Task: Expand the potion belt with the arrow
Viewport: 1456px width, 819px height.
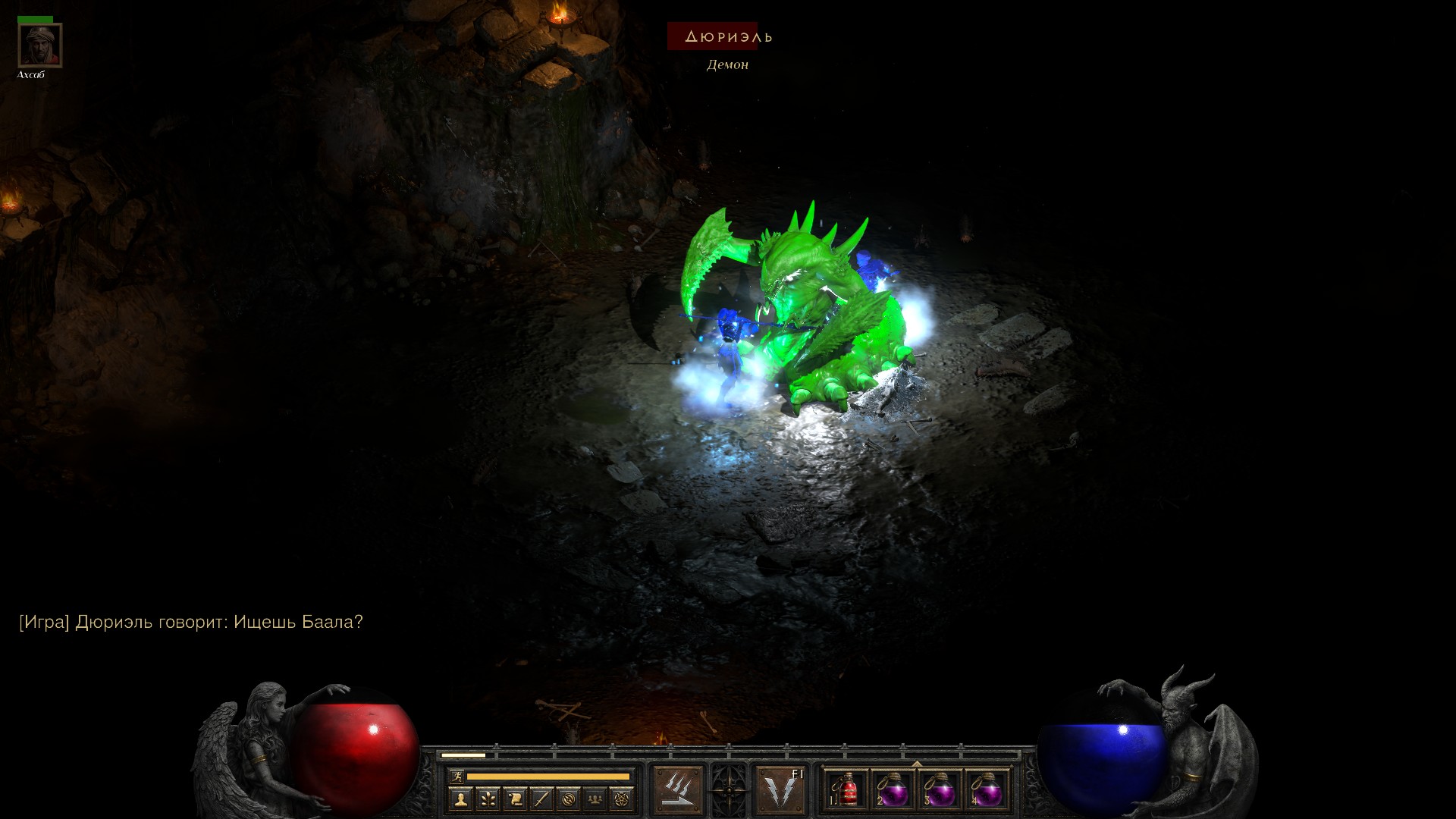Action: [917, 764]
